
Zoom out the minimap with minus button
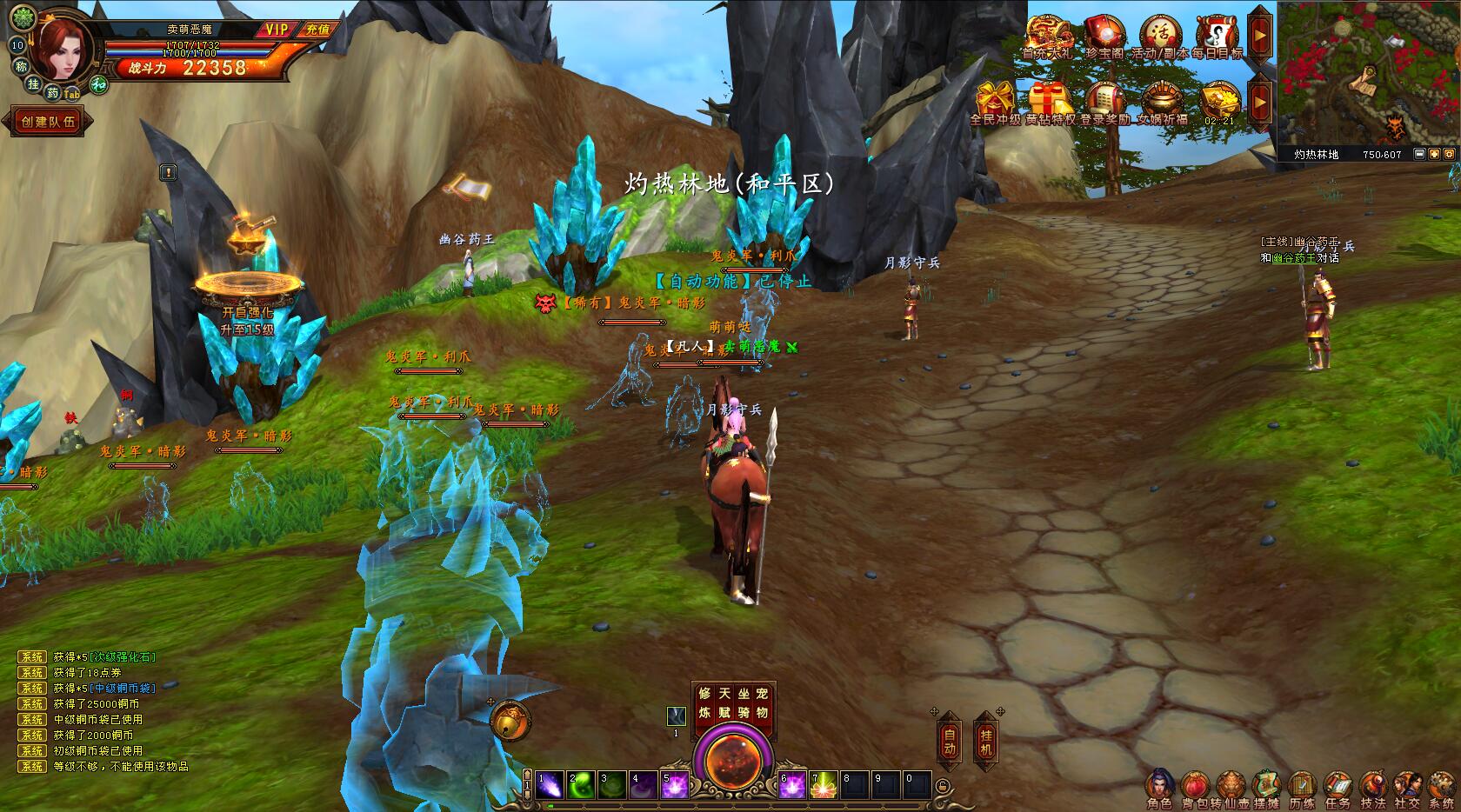point(1419,154)
